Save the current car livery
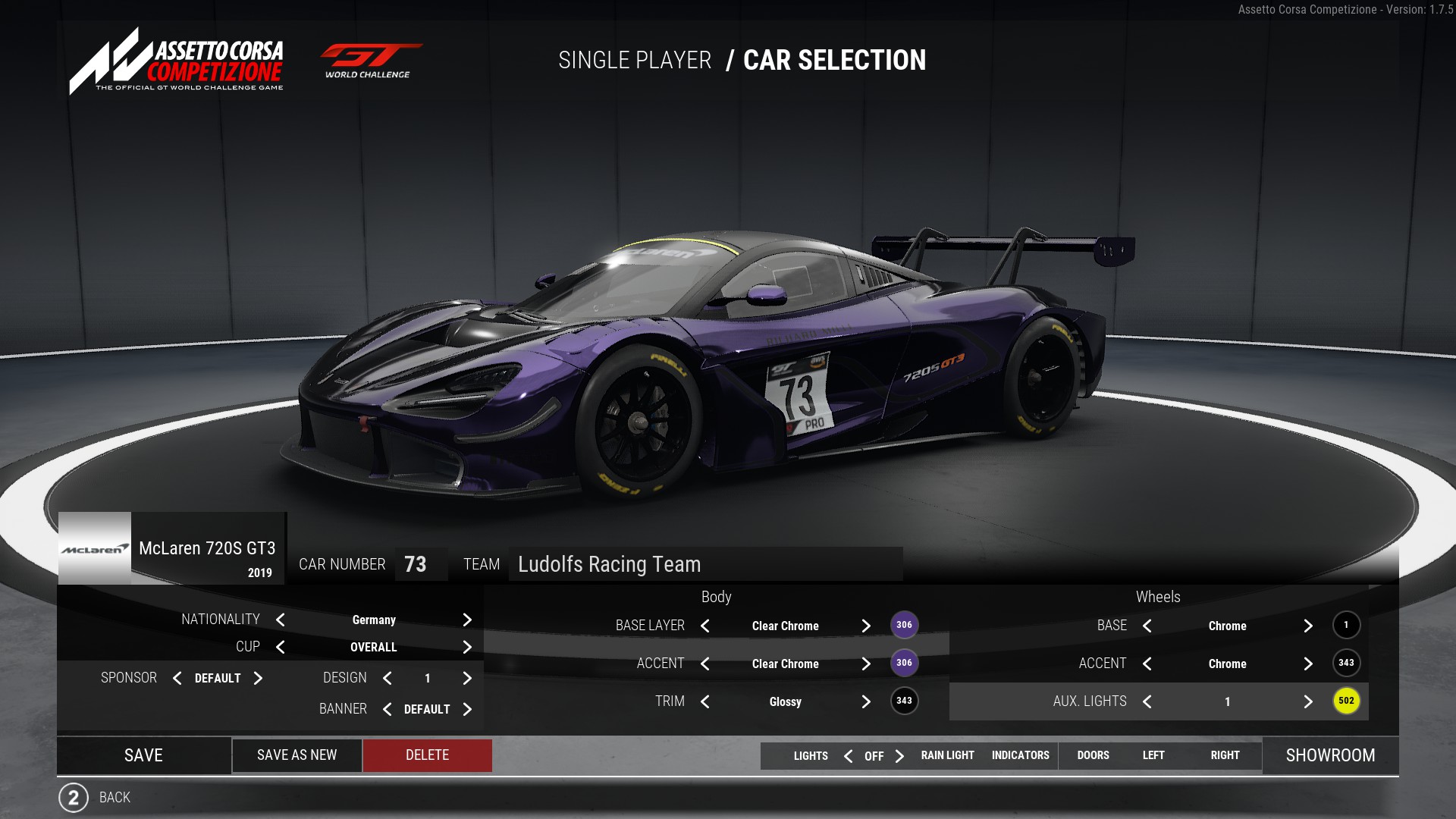This screenshot has width=1456, height=819. tap(143, 755)
